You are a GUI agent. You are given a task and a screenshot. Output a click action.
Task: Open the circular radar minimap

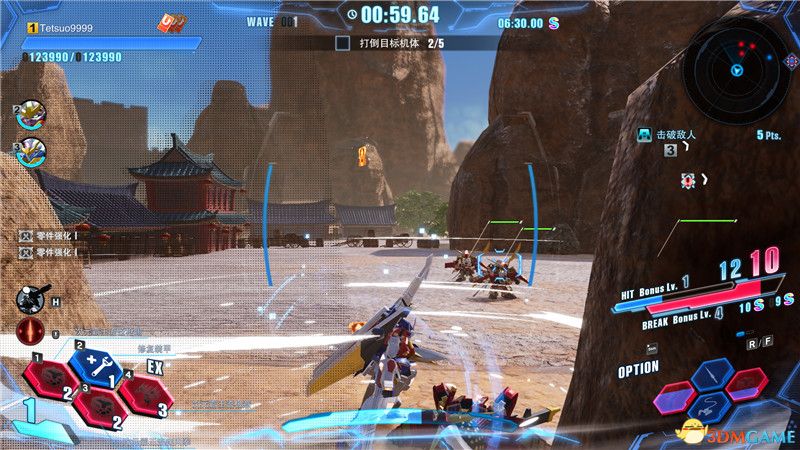[736, 68]
